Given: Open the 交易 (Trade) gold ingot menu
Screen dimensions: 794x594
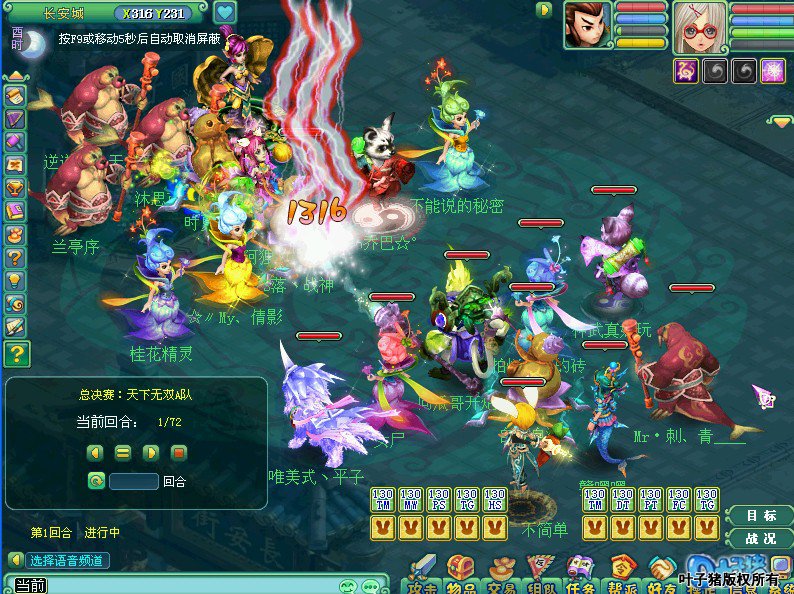Looking at the screenshot, I should [500, 572].
